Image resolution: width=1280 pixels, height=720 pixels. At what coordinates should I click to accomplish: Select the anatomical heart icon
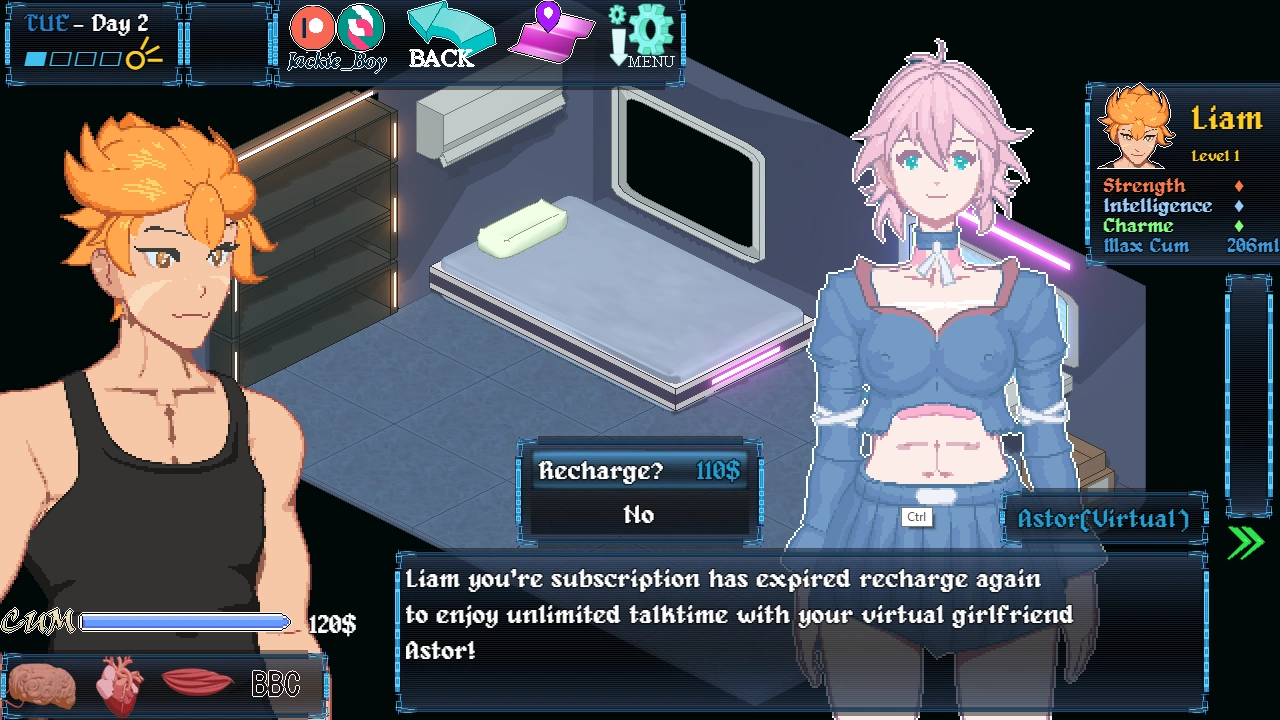coord(119,686)
